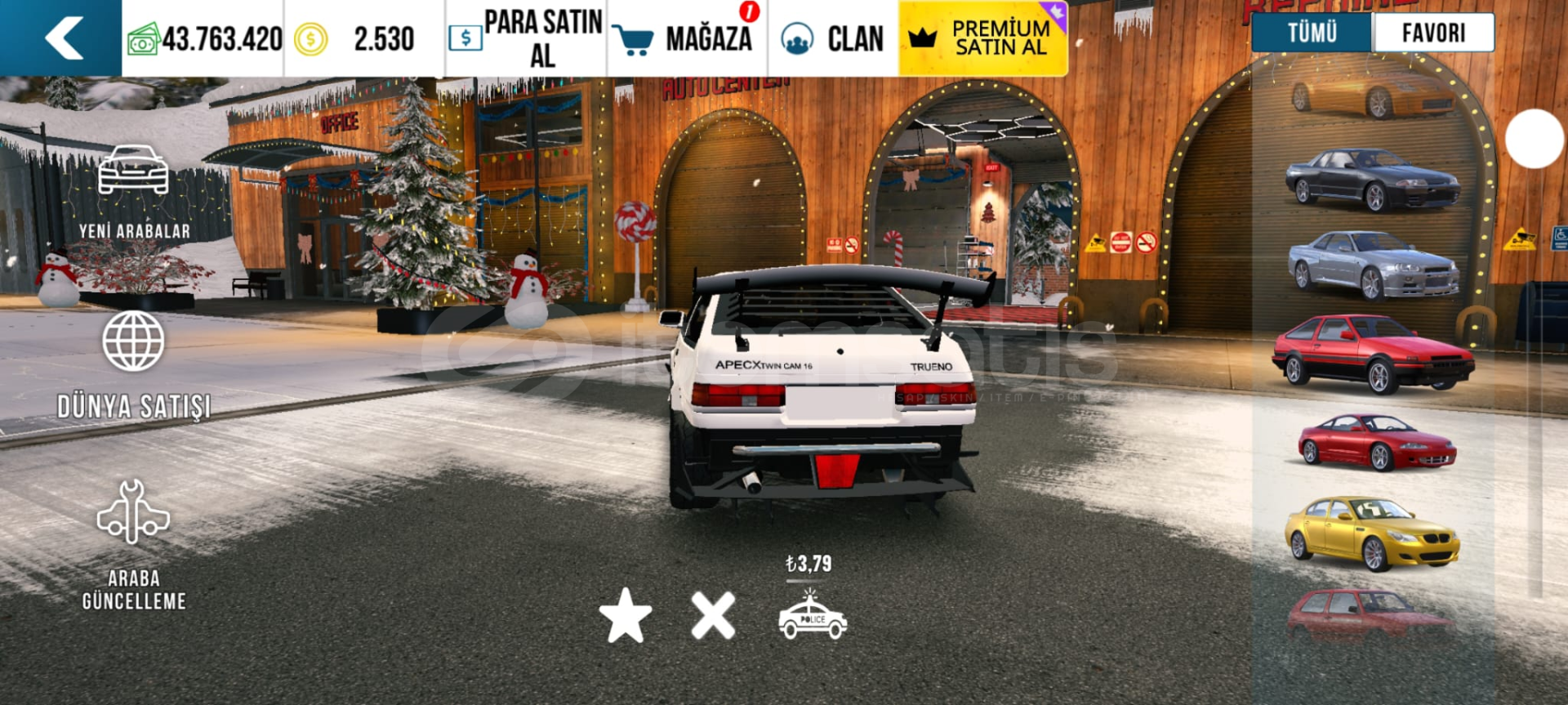
Task: Click the gold coin balance icon
Action: (x=310, y=38)
